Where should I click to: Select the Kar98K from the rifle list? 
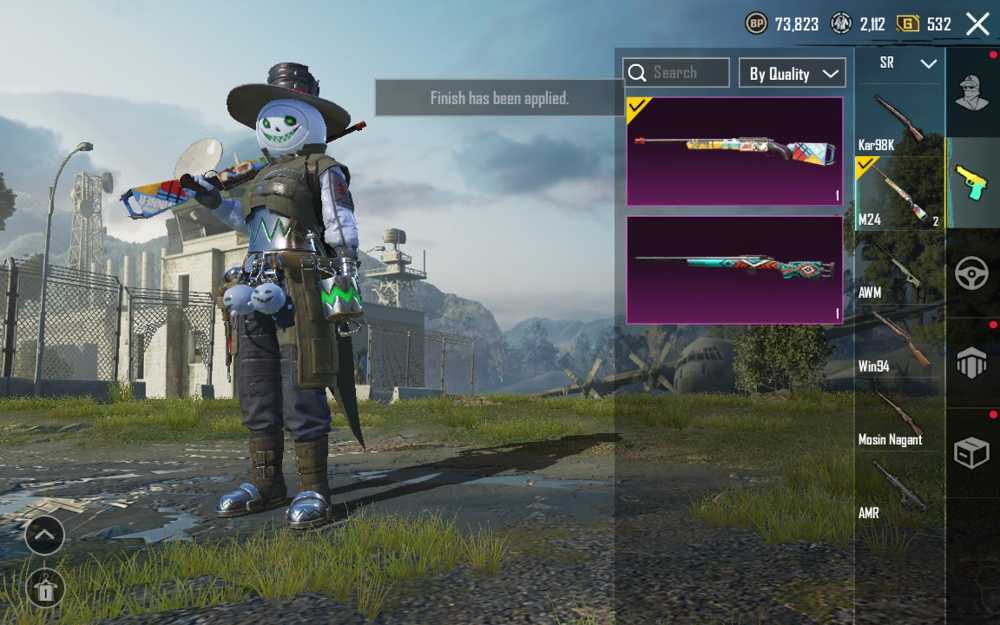(x=899, y=122)
